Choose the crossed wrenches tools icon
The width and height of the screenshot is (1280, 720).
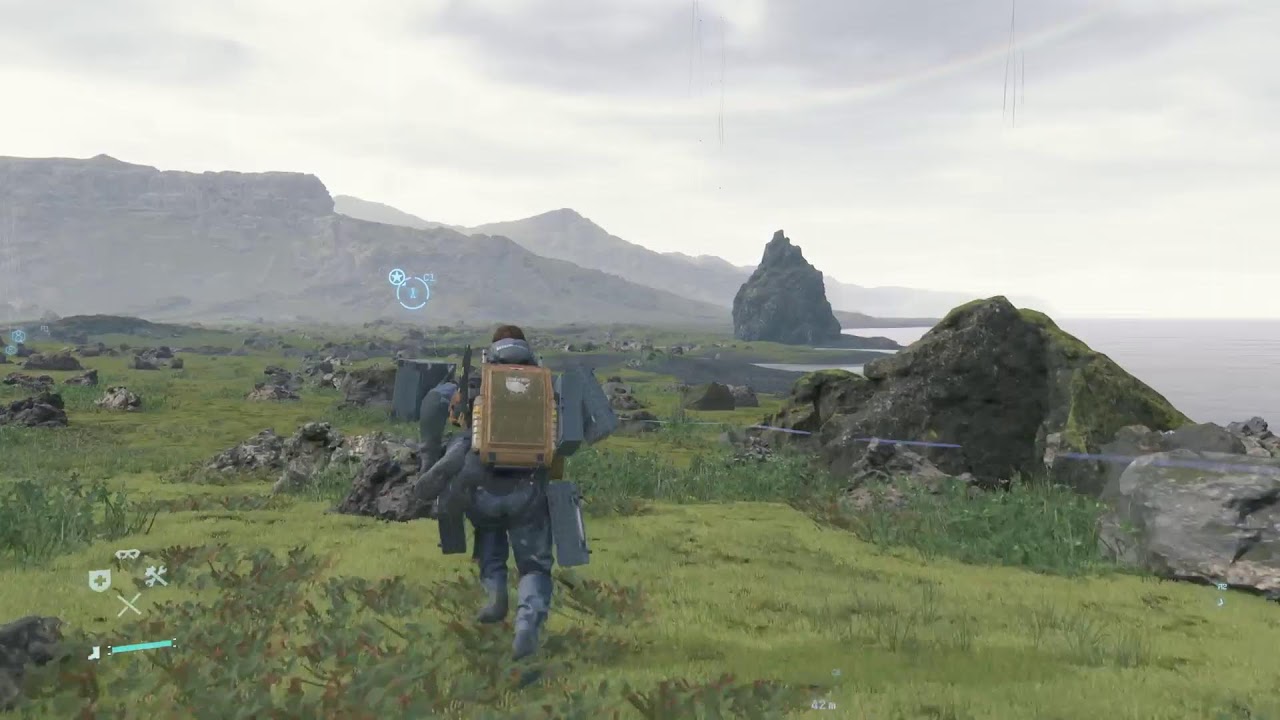pos(155,575)
